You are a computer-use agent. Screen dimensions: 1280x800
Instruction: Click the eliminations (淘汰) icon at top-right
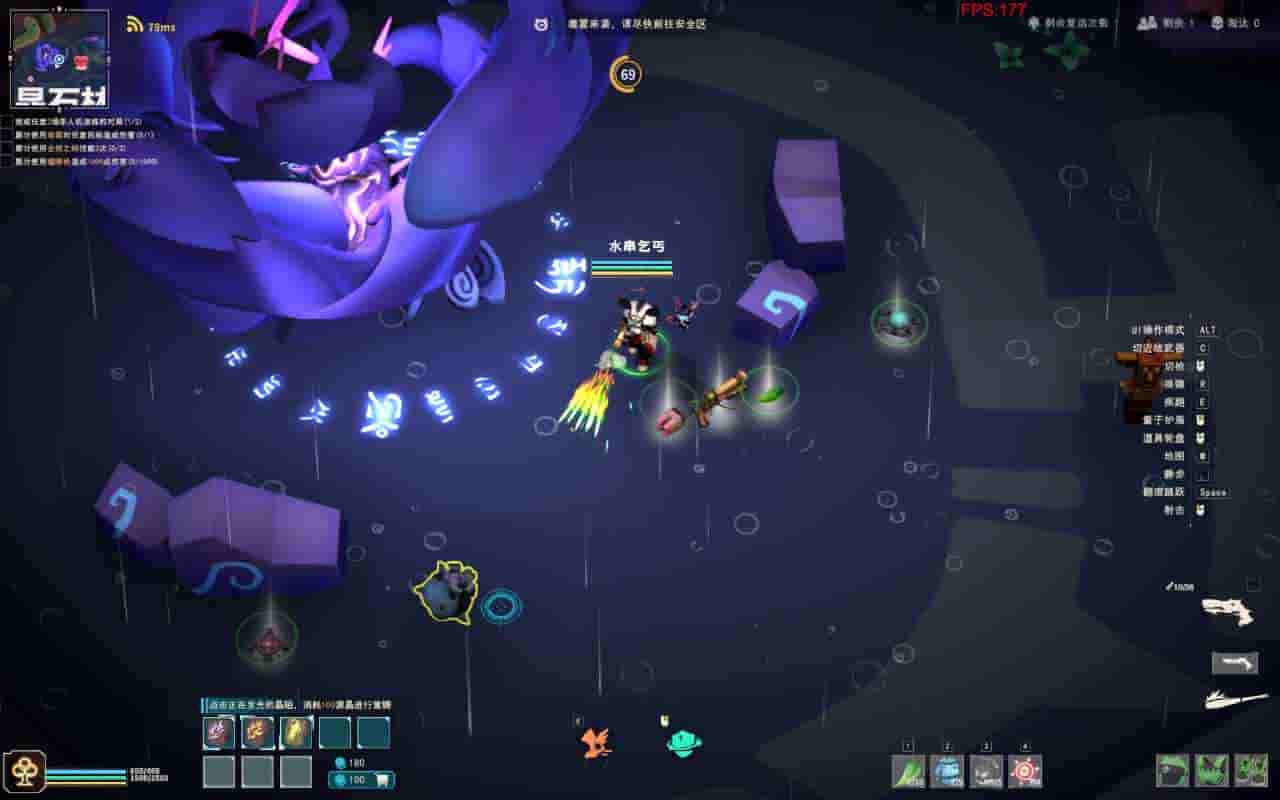1218,23
